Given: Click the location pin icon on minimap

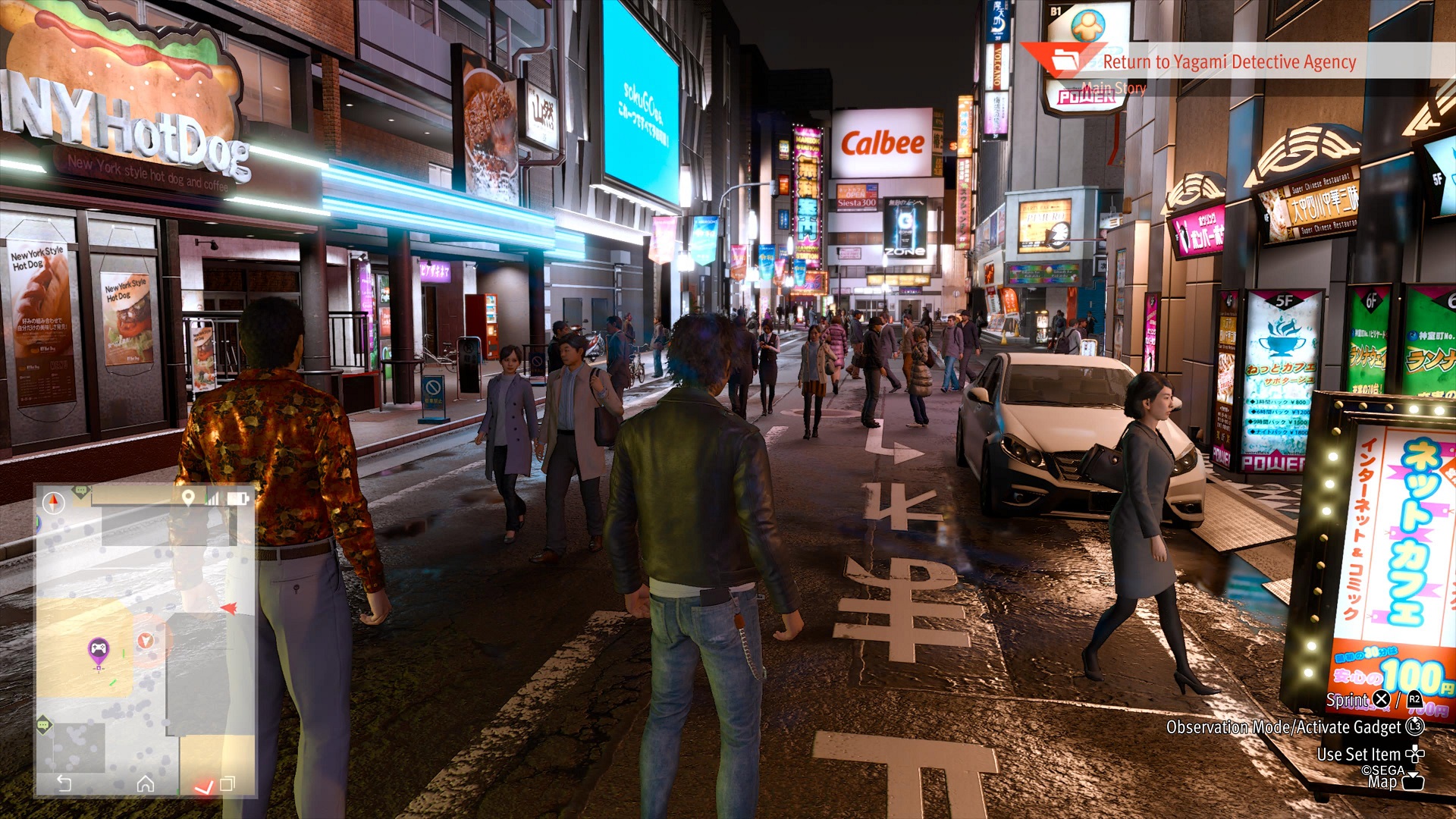Looking at the screenshot, I should (x=188, y=497).
